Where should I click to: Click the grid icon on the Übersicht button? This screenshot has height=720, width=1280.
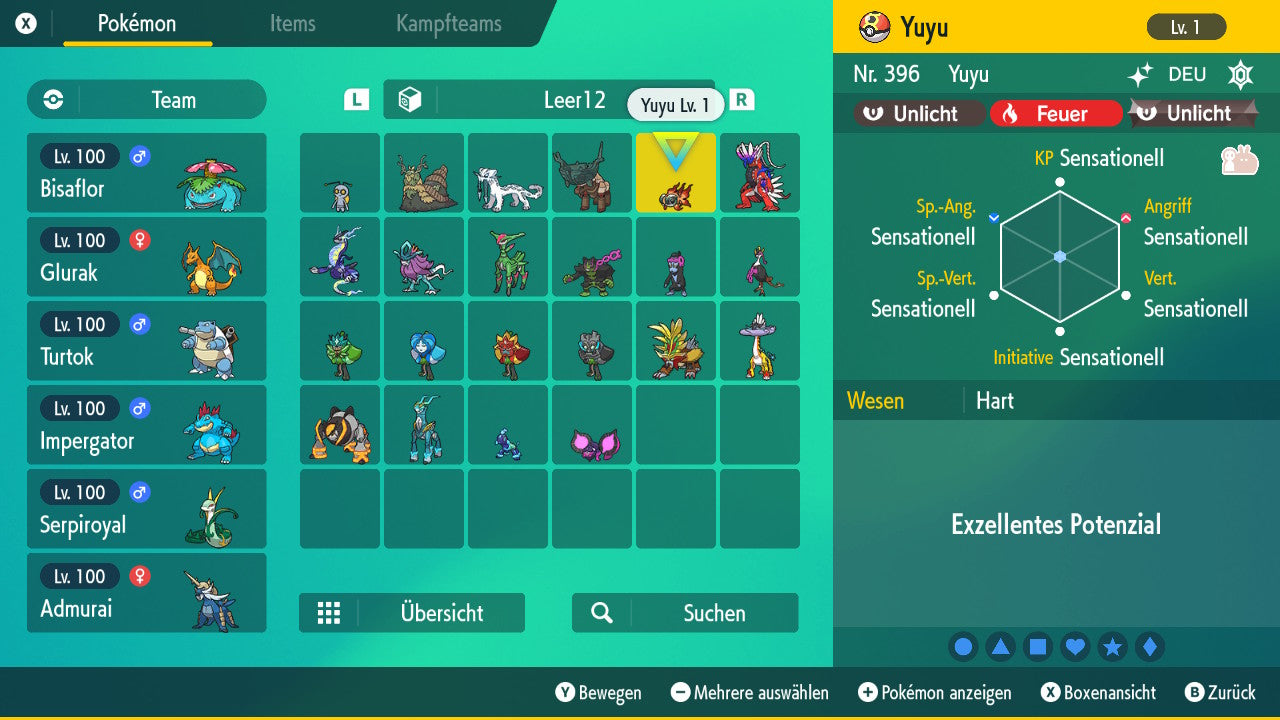point(330,613)
